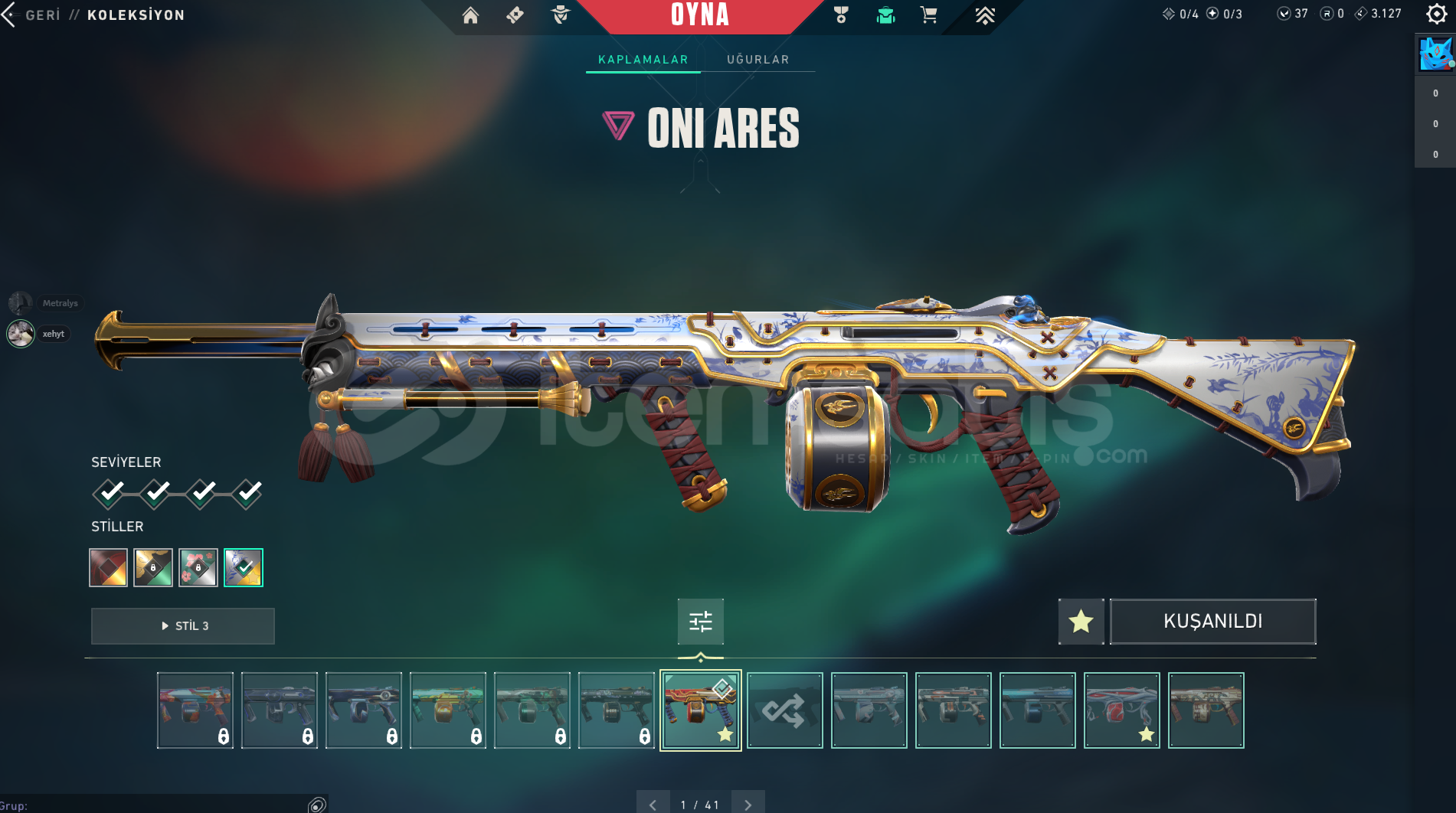Open the home screen icon
This screenshot has width=1456, height=813.
tap(470, 15)
